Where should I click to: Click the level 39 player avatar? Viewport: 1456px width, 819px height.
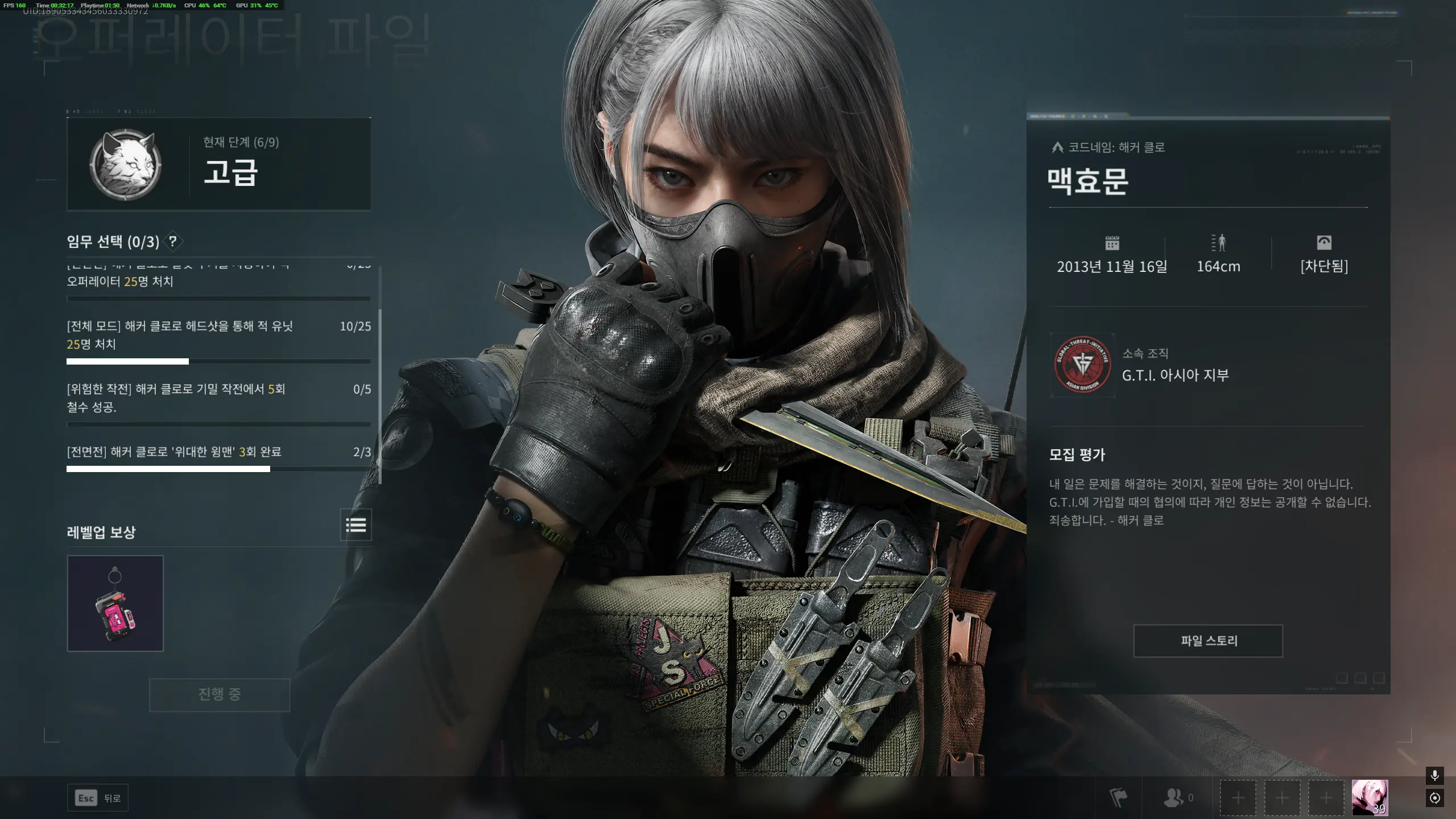pos(1371,797)
